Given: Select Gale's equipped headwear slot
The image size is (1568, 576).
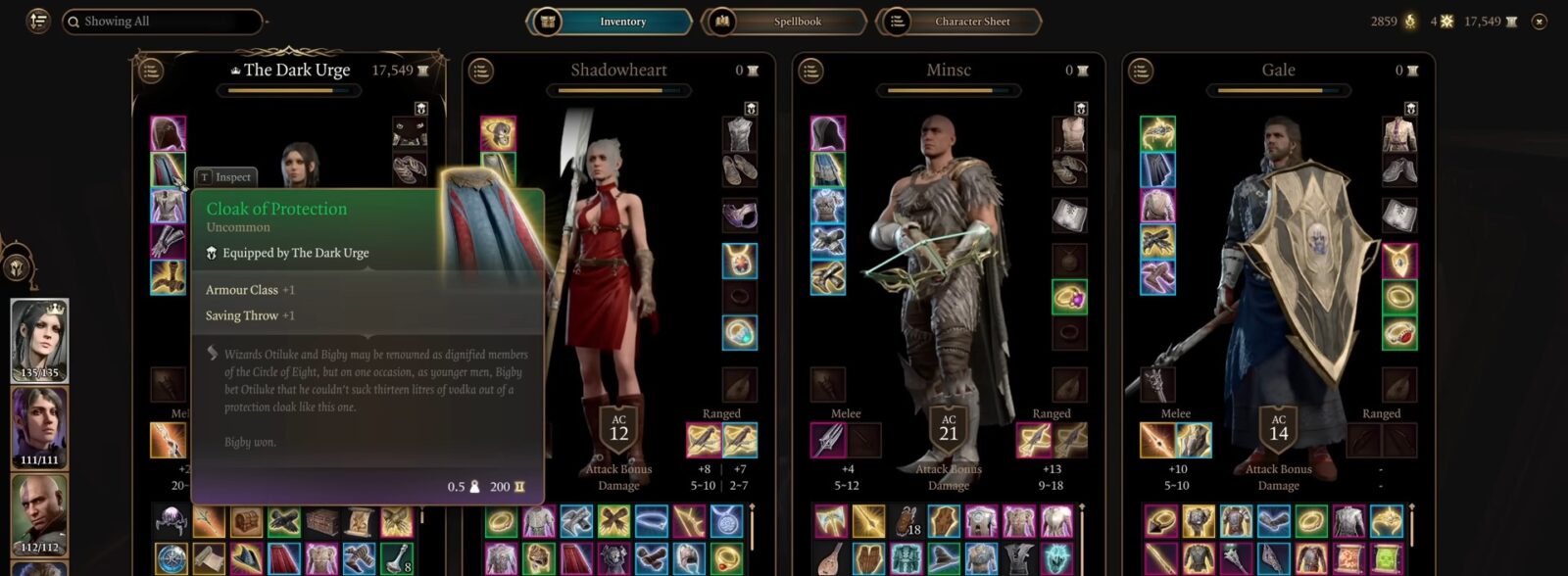Looking at the screenshot, I should (x=1157, y=134).
